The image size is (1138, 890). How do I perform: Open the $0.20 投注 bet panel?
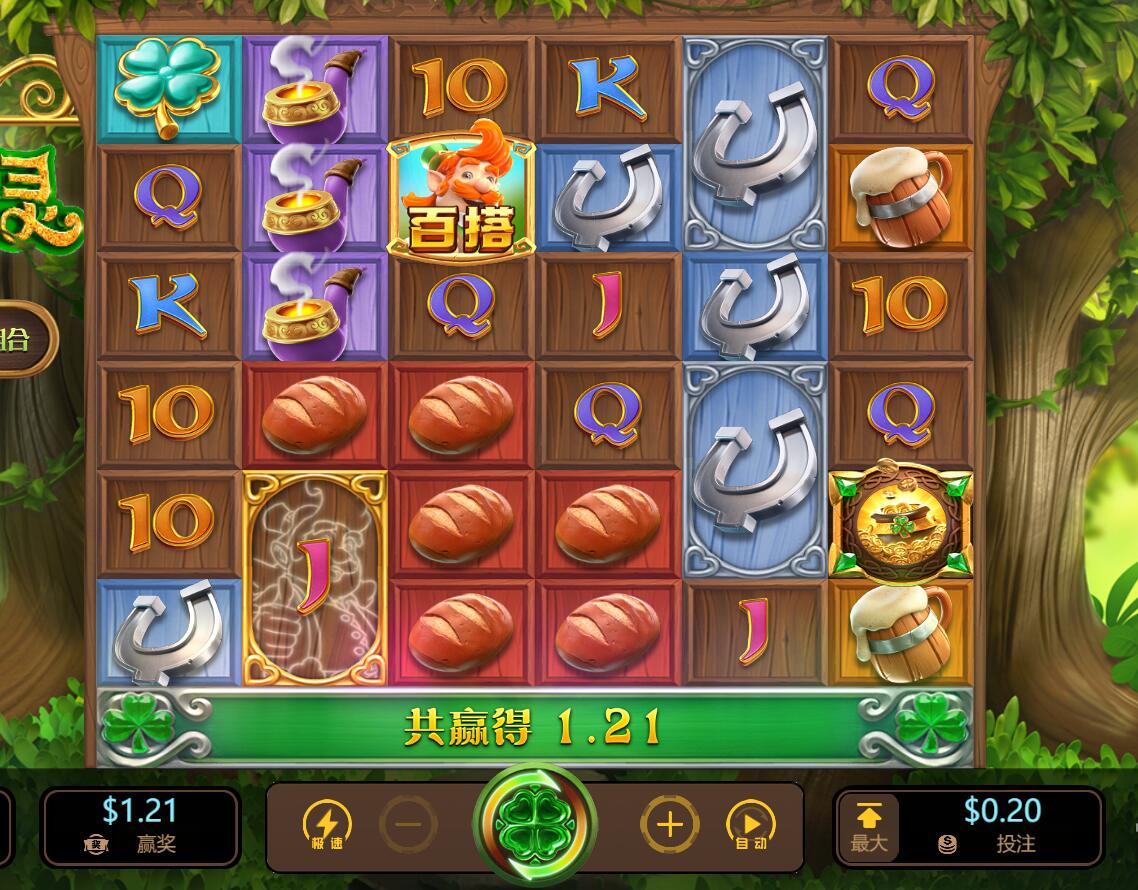[x=1002, y=826]
